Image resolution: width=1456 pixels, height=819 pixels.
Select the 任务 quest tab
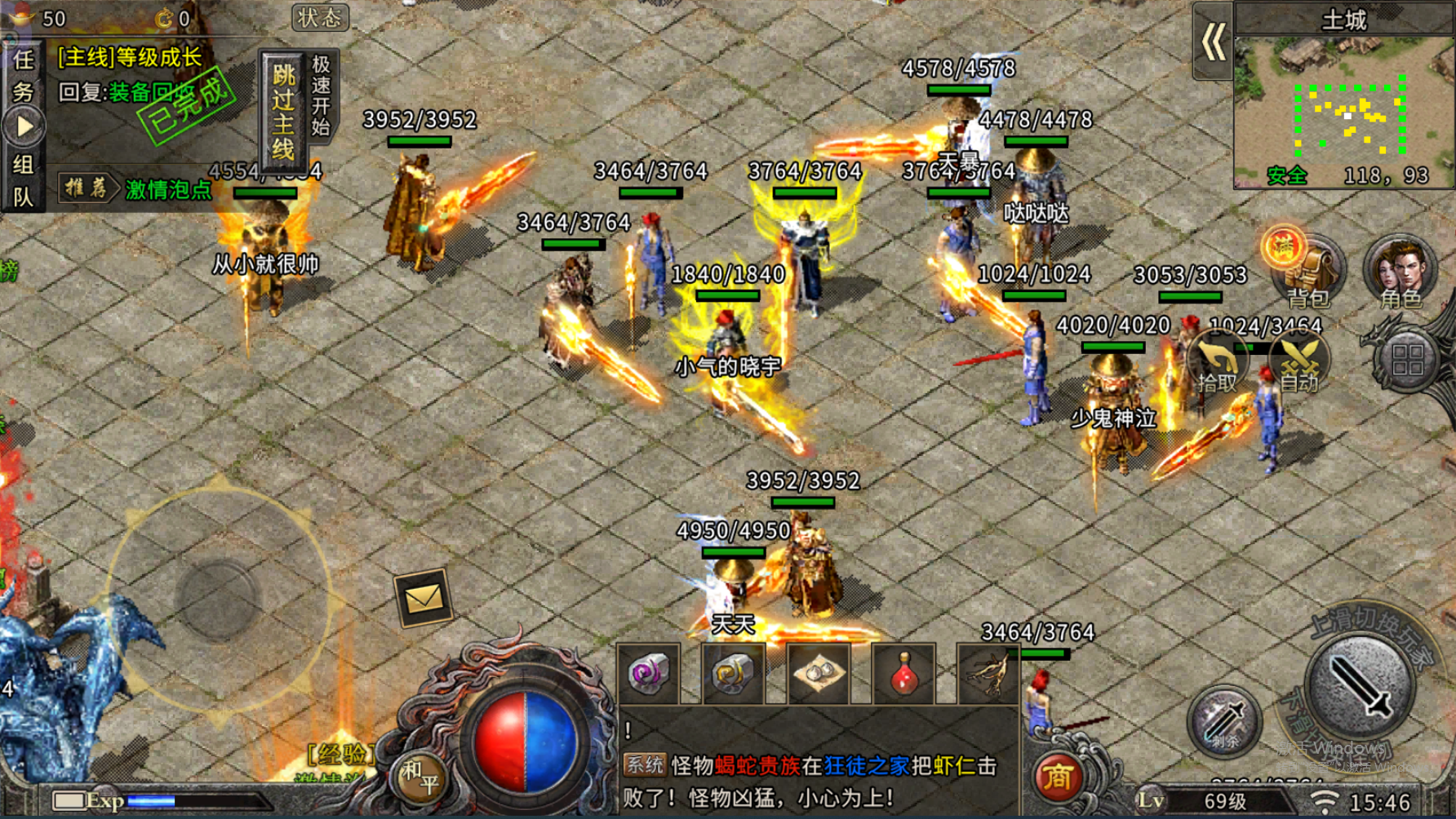pos(23,75)
